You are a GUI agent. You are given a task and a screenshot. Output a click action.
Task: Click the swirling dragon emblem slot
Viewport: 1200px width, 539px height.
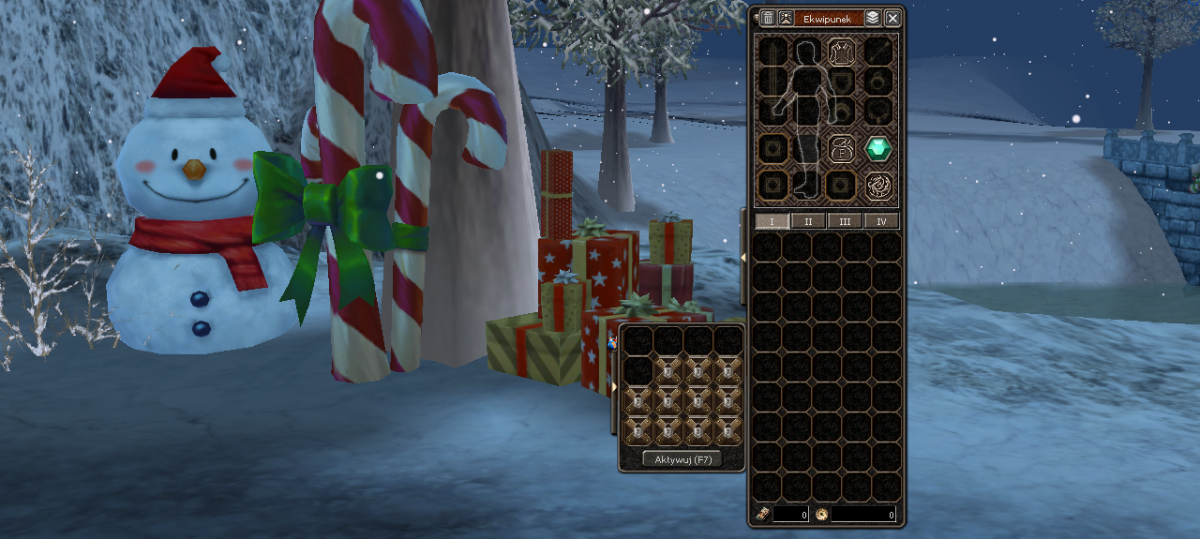[878, 184]
